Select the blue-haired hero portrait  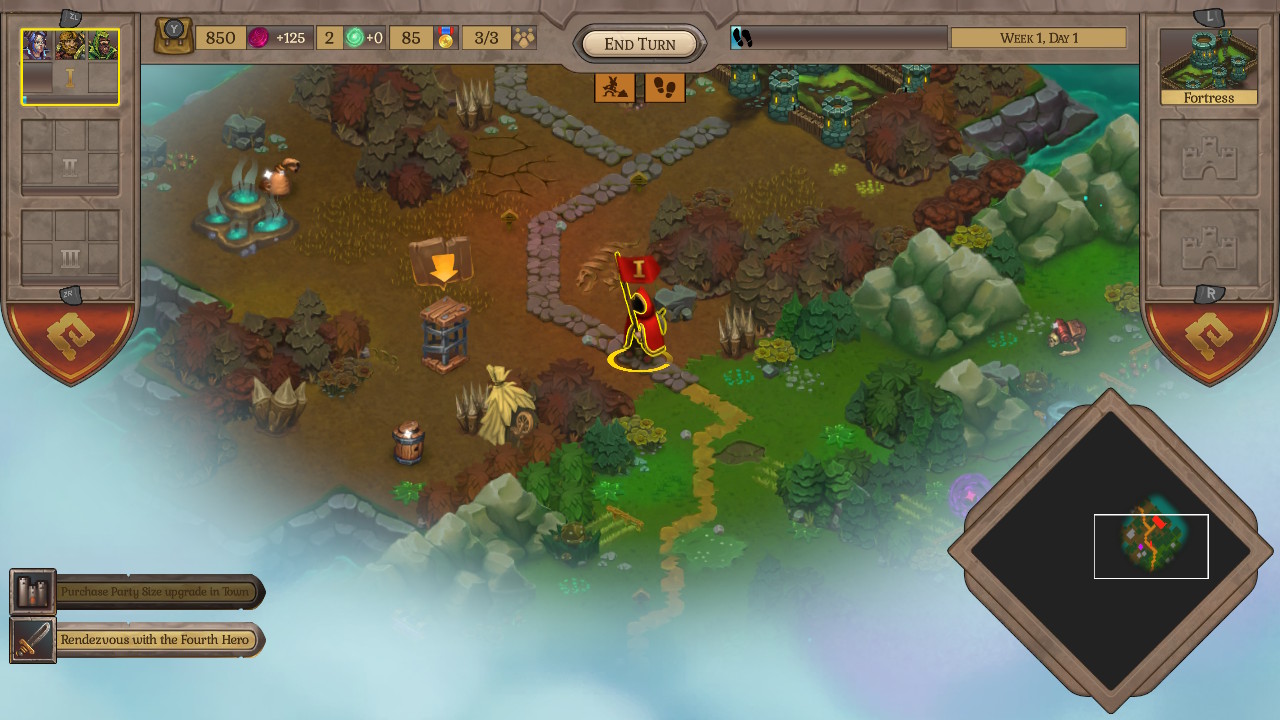37,45
